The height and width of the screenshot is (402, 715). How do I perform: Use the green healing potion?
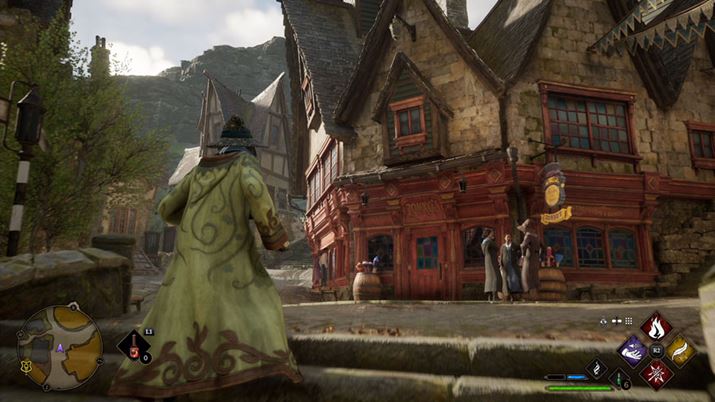point(620,380)
